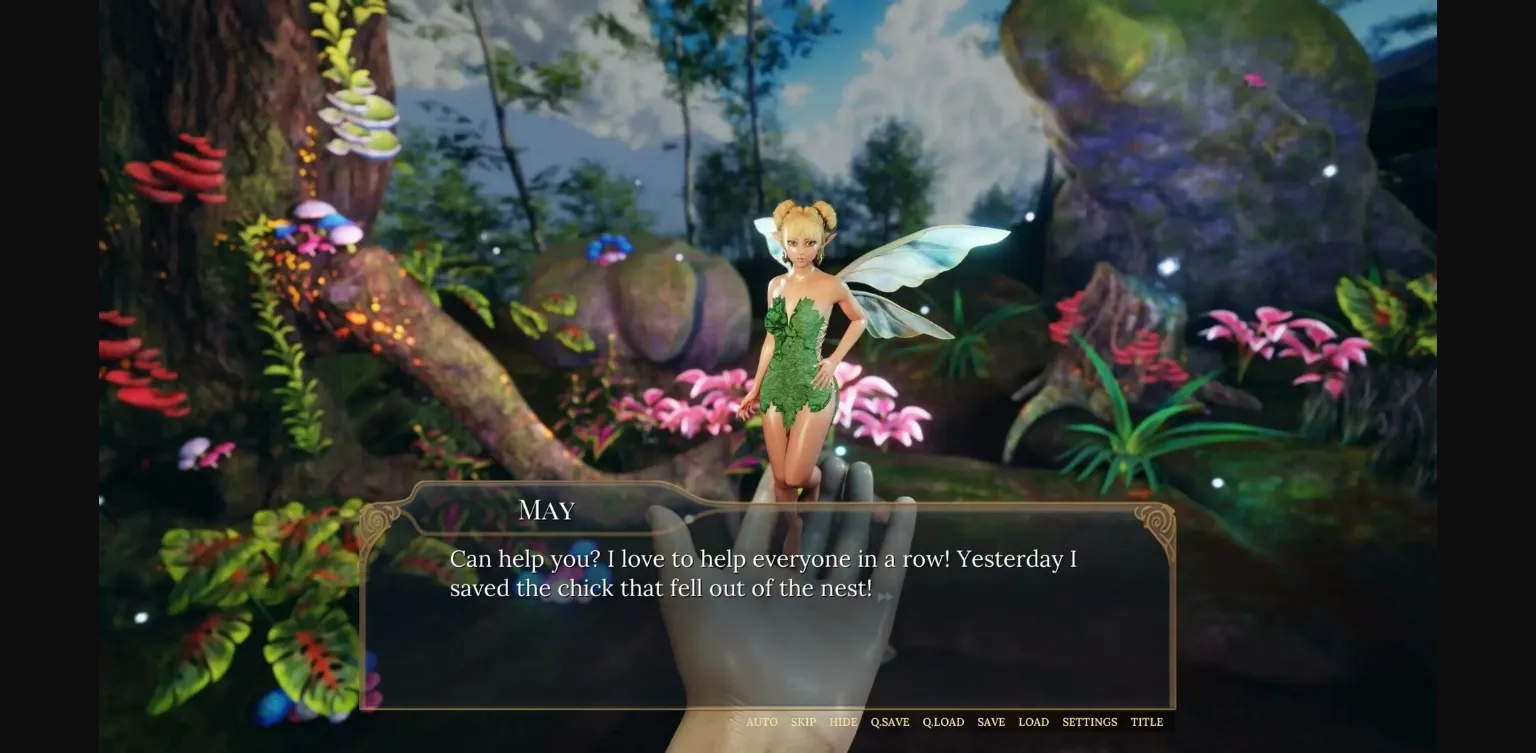
Task: Activate the Skip button
Action: [x=803, y=722]
